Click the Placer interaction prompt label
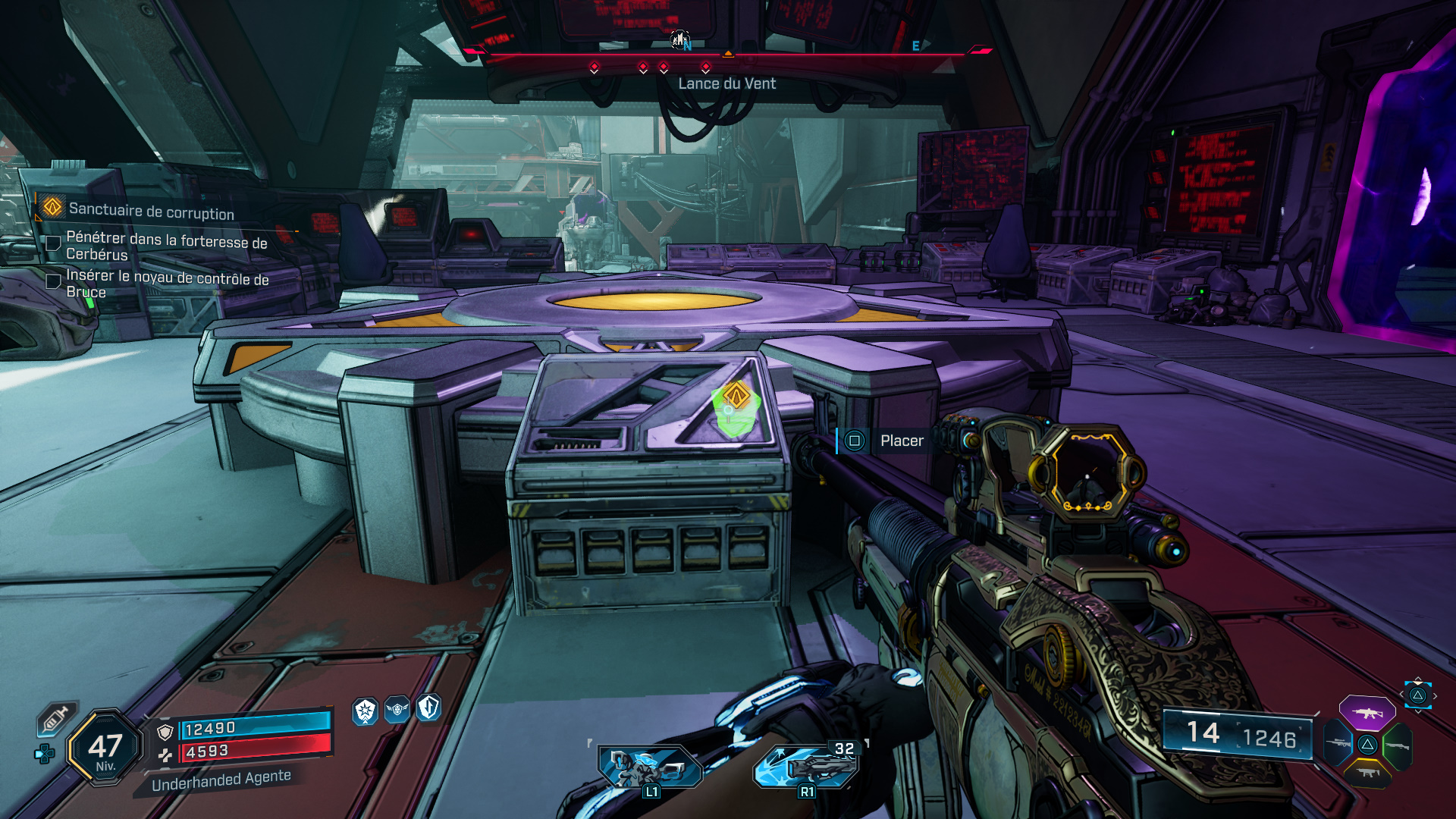Image resolution: width=1456 pixels, height=819 pixels. tap(902, 441)
